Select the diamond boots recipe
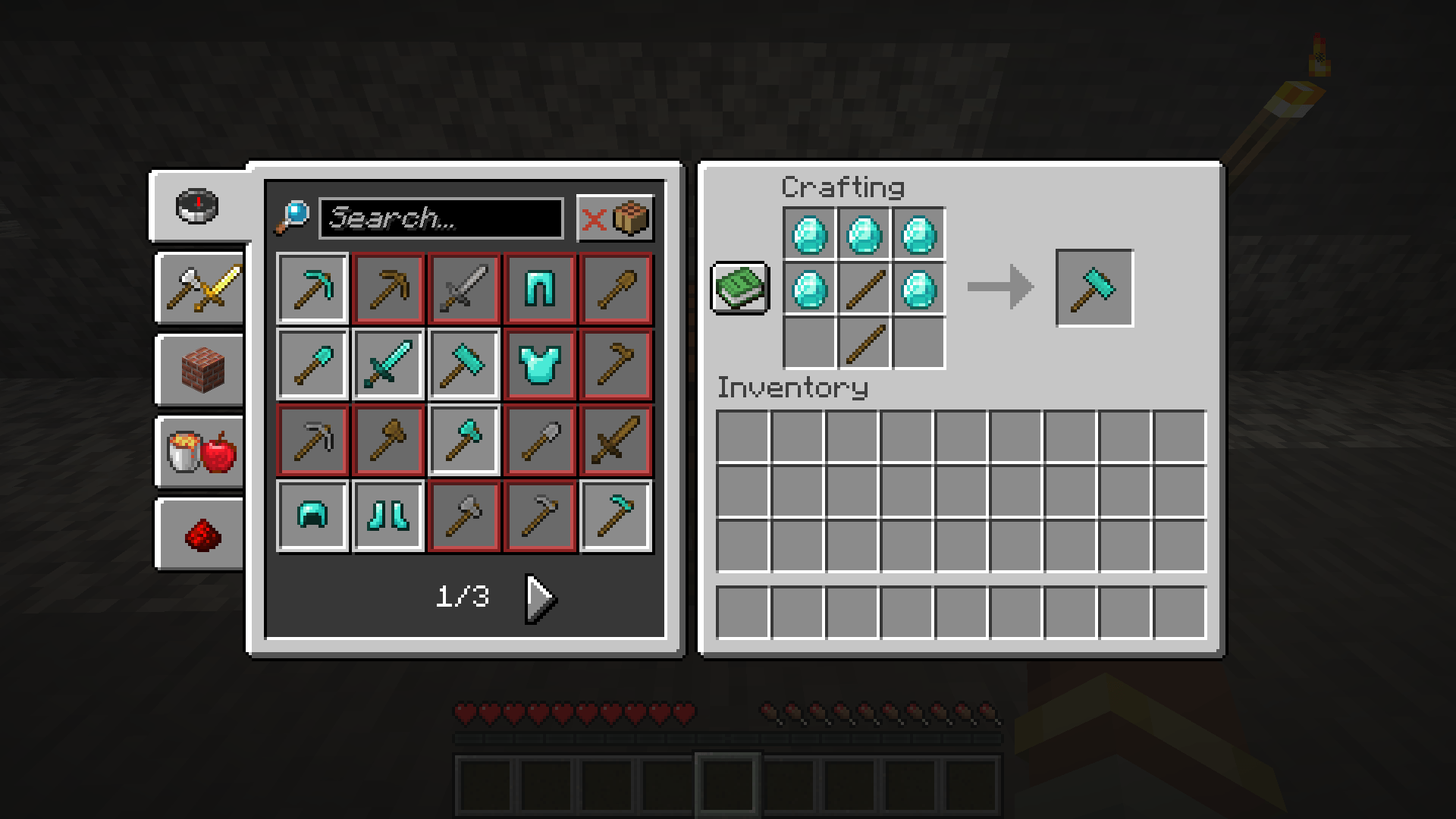1456x819 pixels. click(388, 516)
